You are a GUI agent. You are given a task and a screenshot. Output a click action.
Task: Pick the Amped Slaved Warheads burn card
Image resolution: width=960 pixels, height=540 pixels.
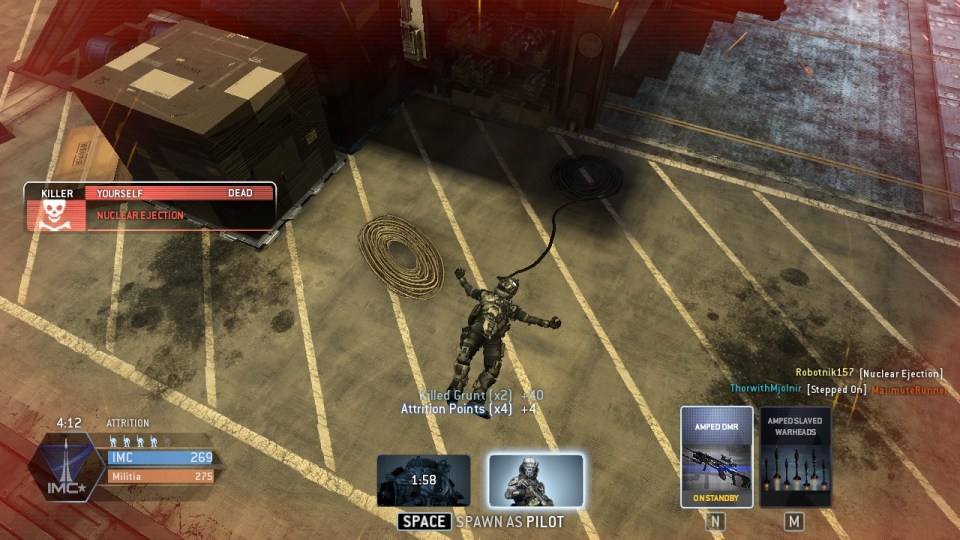pos(795,457)
